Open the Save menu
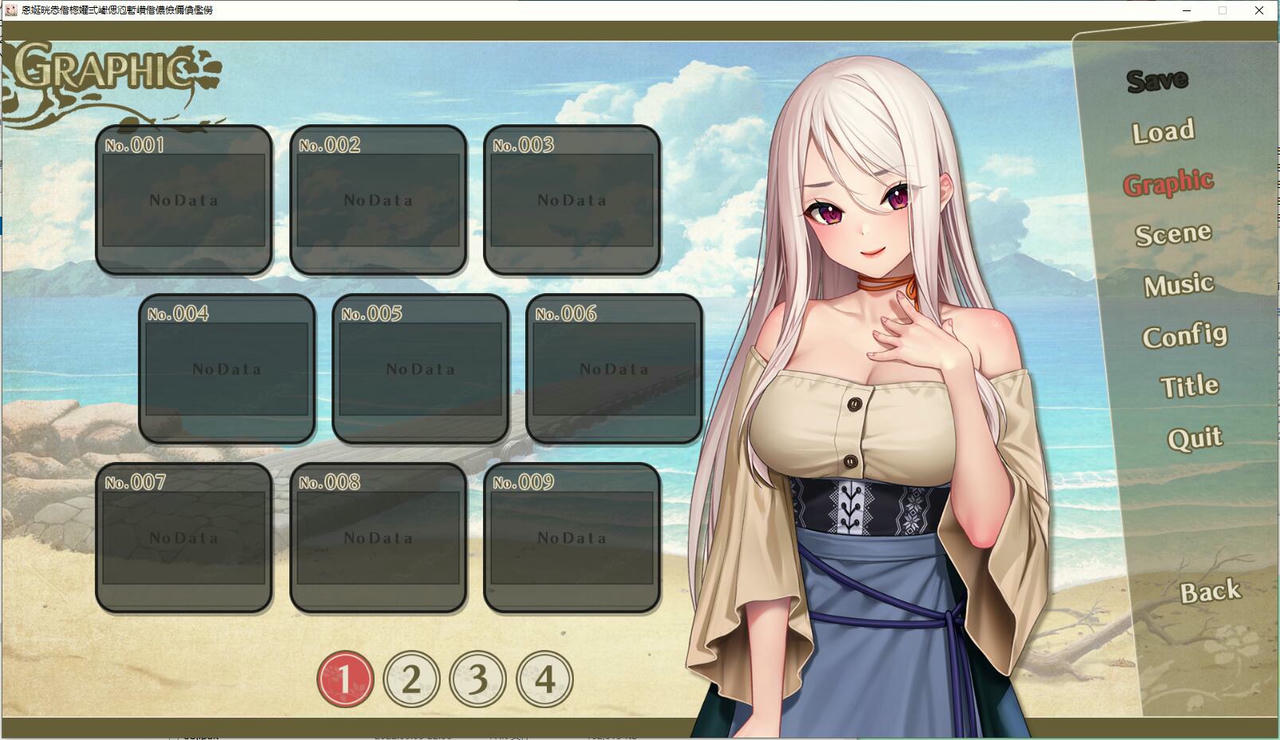Image resolution: width=1280 pixels, height=740 pixels. pyautogui.click(x=1157, y=80)
